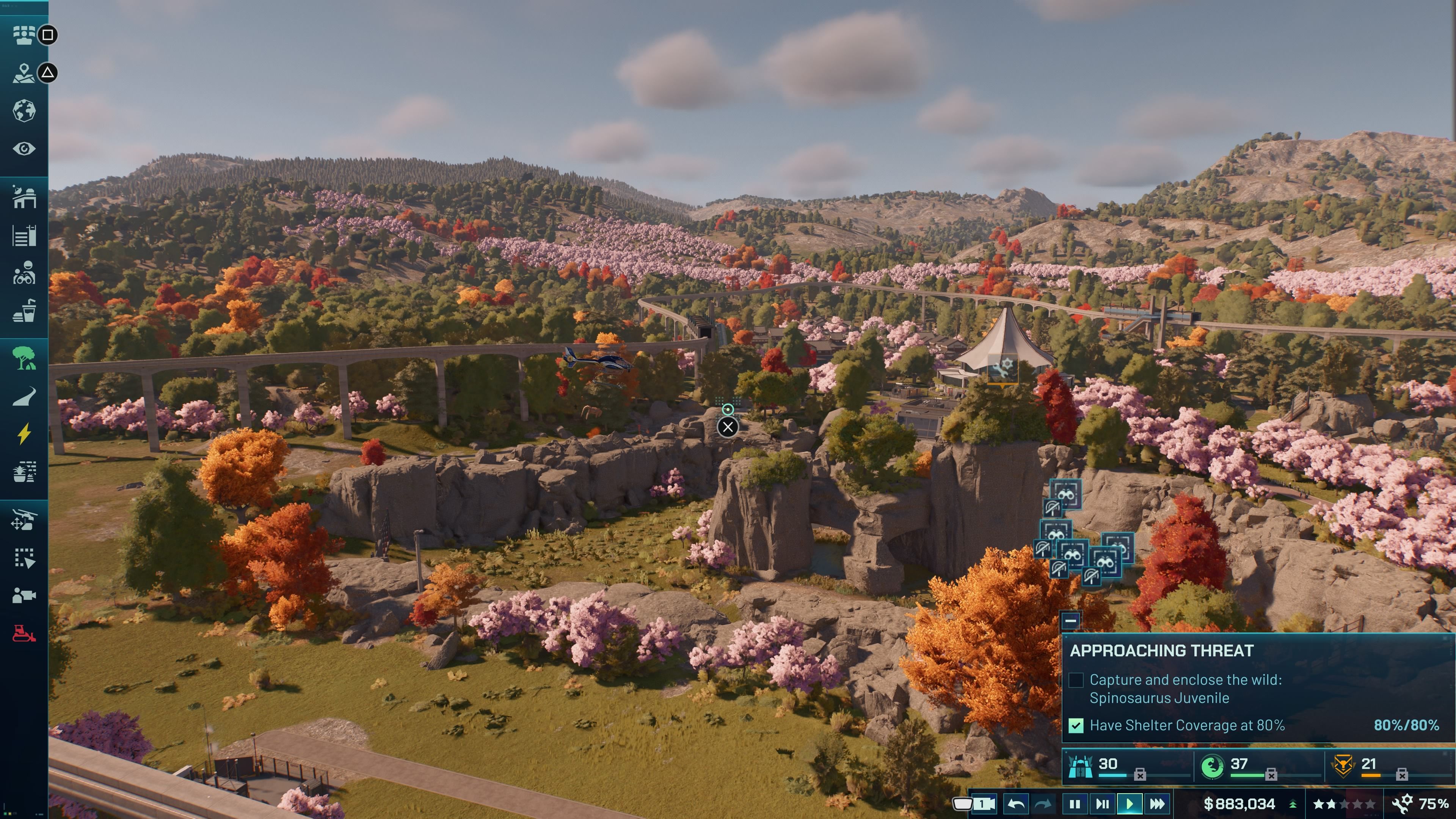Minimize the Approaching Threat objective panel
This screenshot has width=1456, height=819.
click(x=1070, y=621)
